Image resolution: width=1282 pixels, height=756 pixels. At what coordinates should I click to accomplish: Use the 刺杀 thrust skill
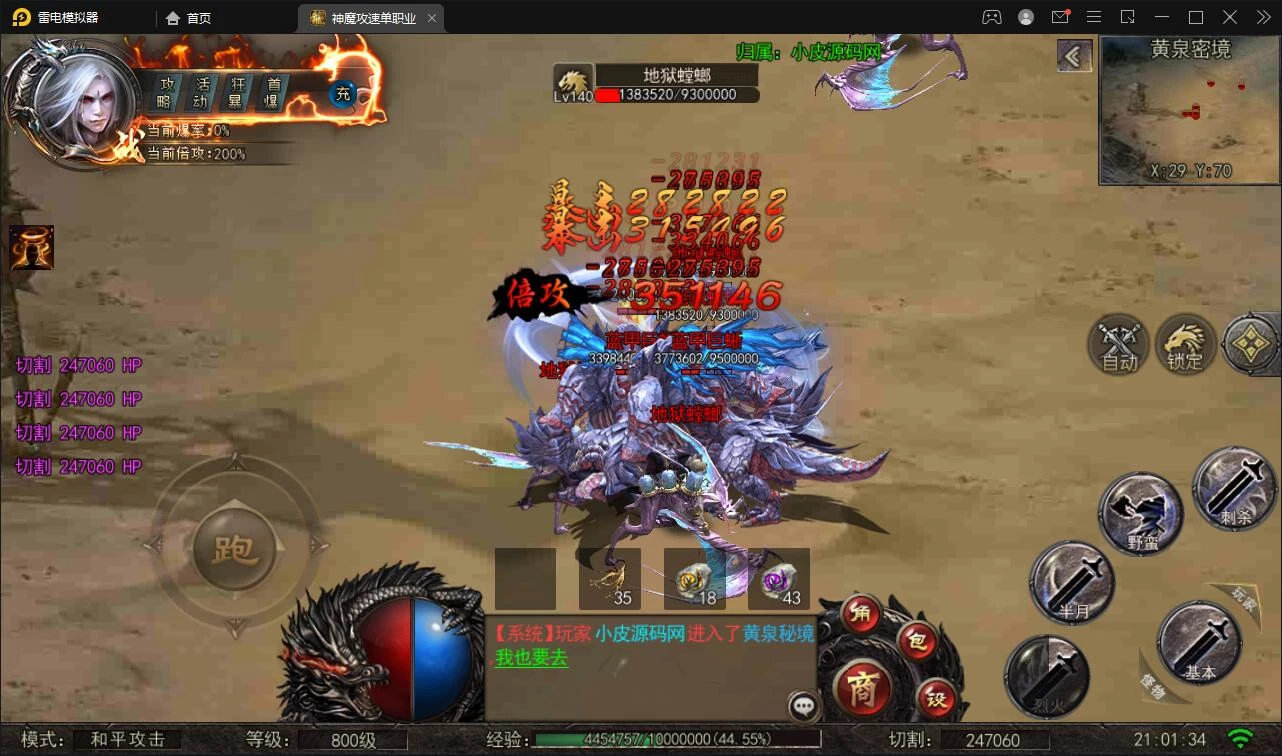pos(1234,488)
